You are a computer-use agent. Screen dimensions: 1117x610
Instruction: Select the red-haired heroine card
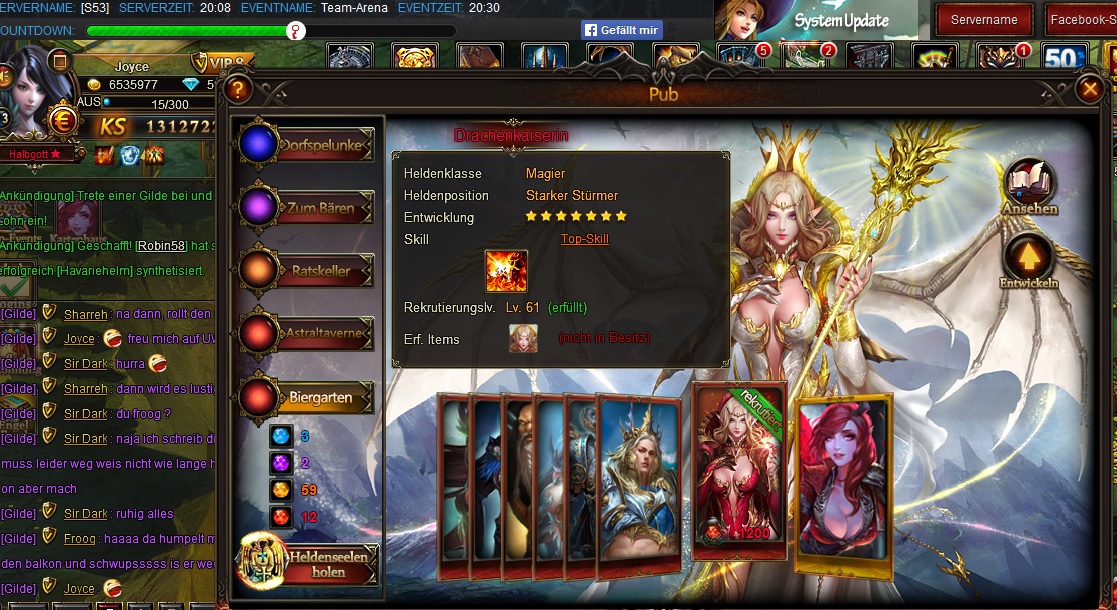pos(842,485)
